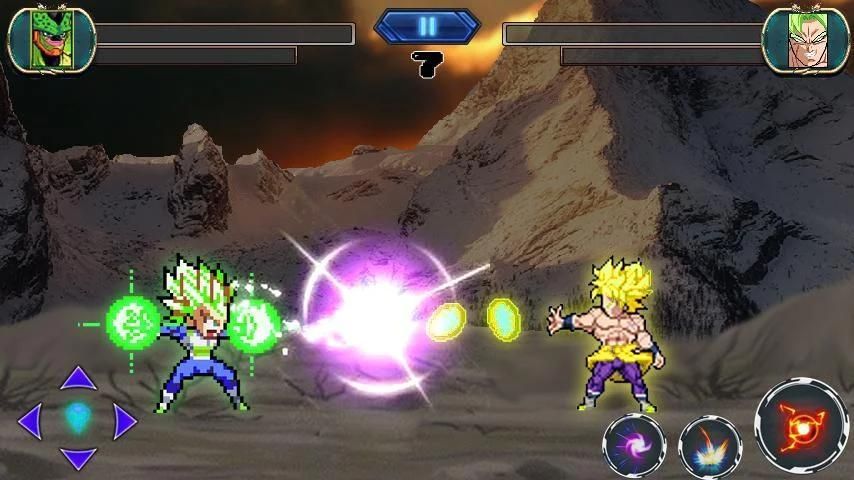Move left with the D-pad left arrow
Viewport: 854px width, 480px height.
[30, 421]
